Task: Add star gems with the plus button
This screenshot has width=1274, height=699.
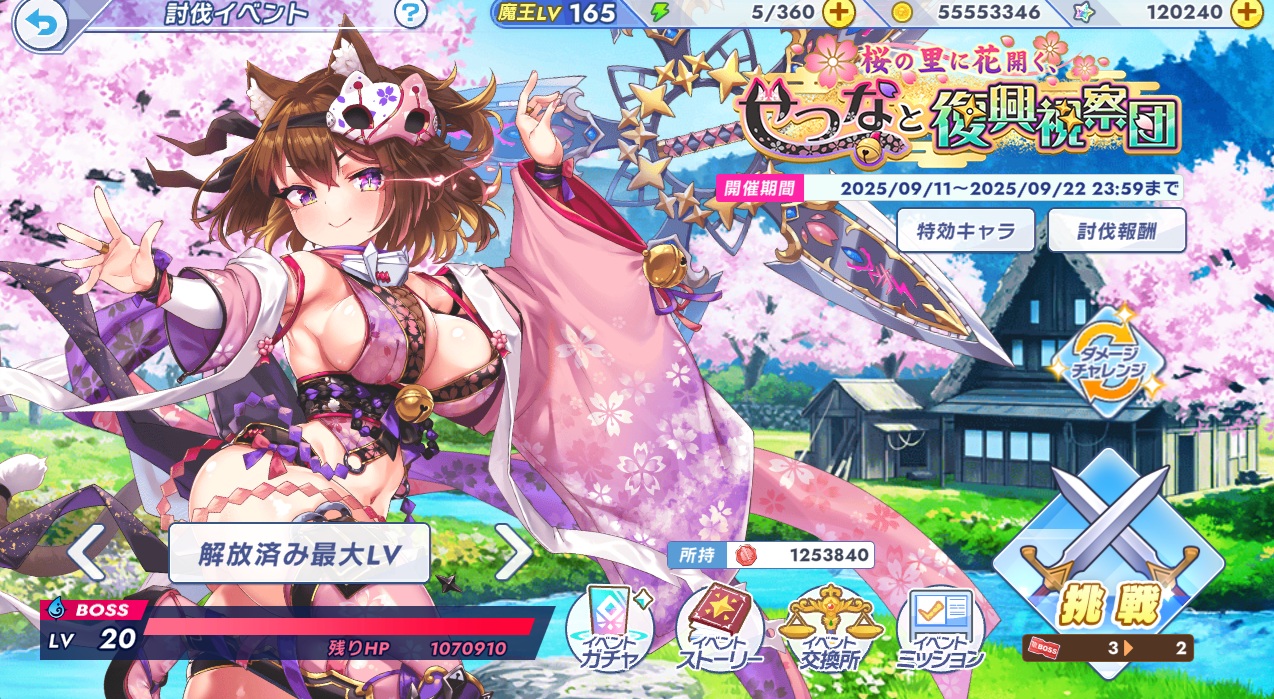Action: pos(1245,13)
